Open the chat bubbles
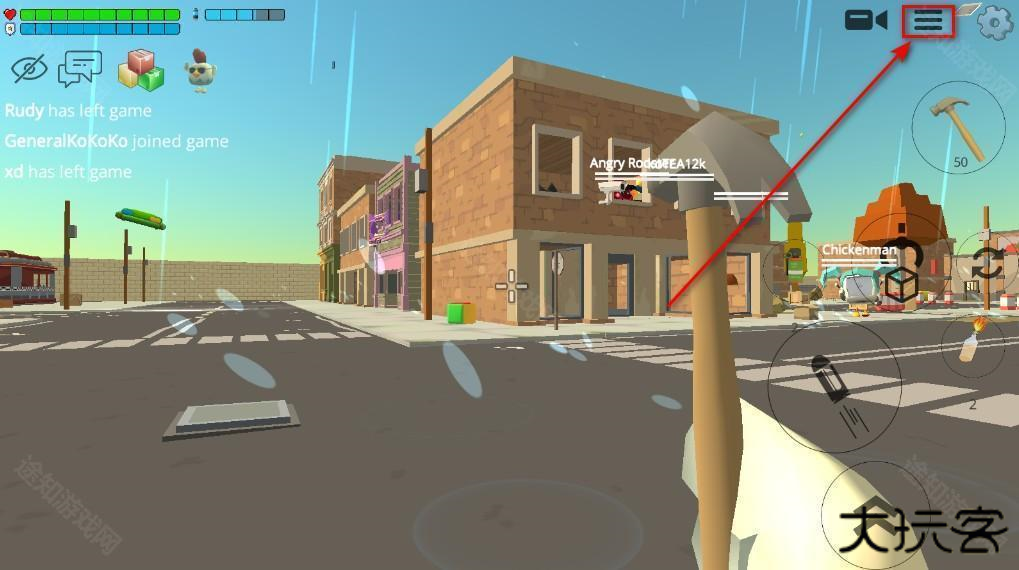The image size is (1019, 570). point(80,69)
